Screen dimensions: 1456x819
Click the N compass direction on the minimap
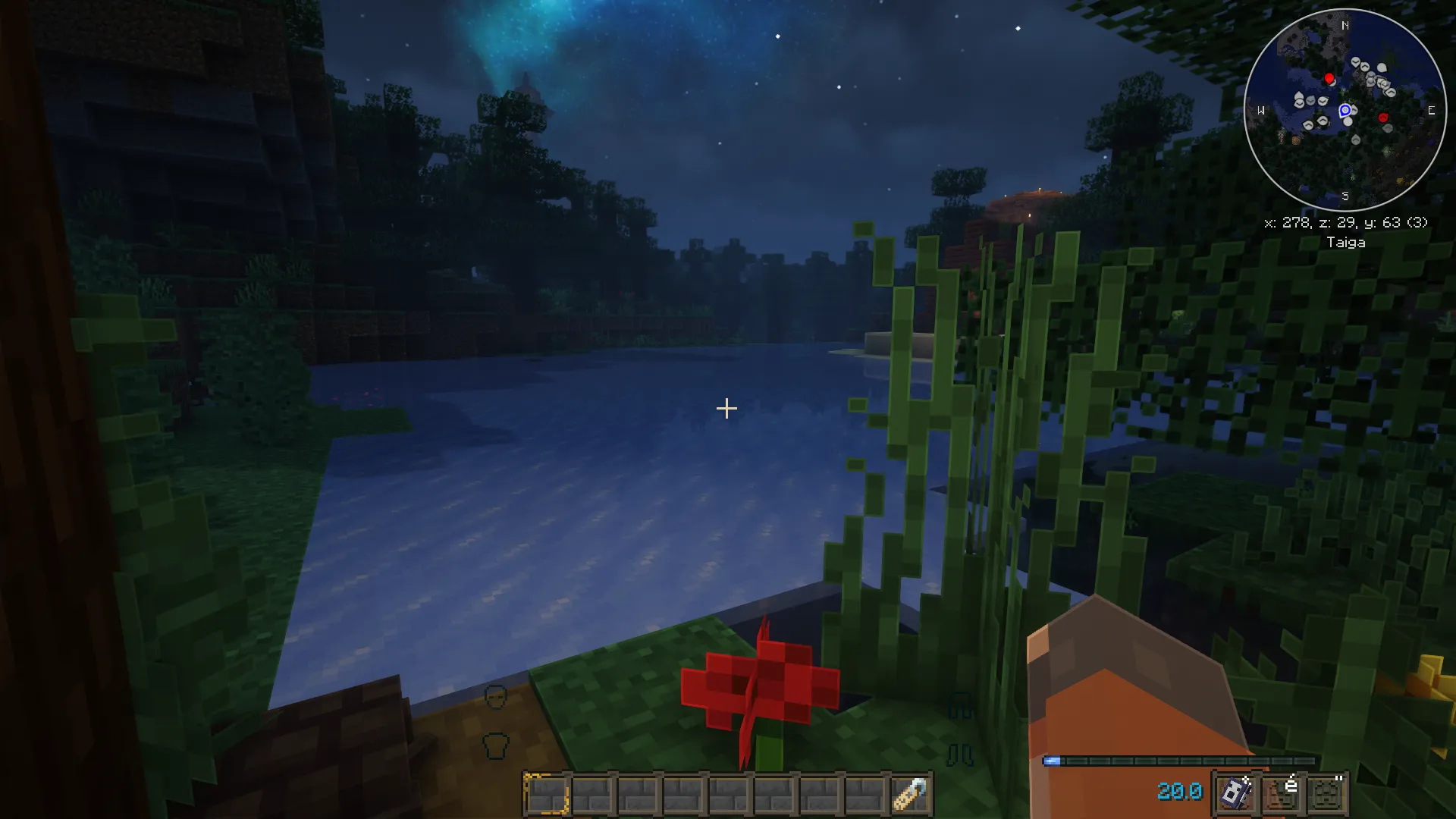click(x=1345, y=25)
